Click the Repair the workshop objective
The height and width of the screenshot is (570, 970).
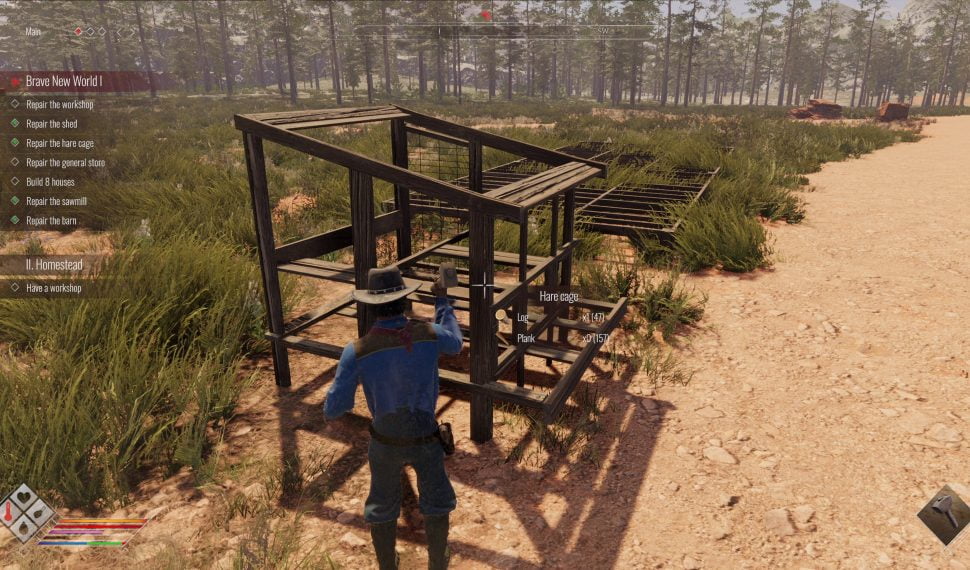[x=60, y=105]
